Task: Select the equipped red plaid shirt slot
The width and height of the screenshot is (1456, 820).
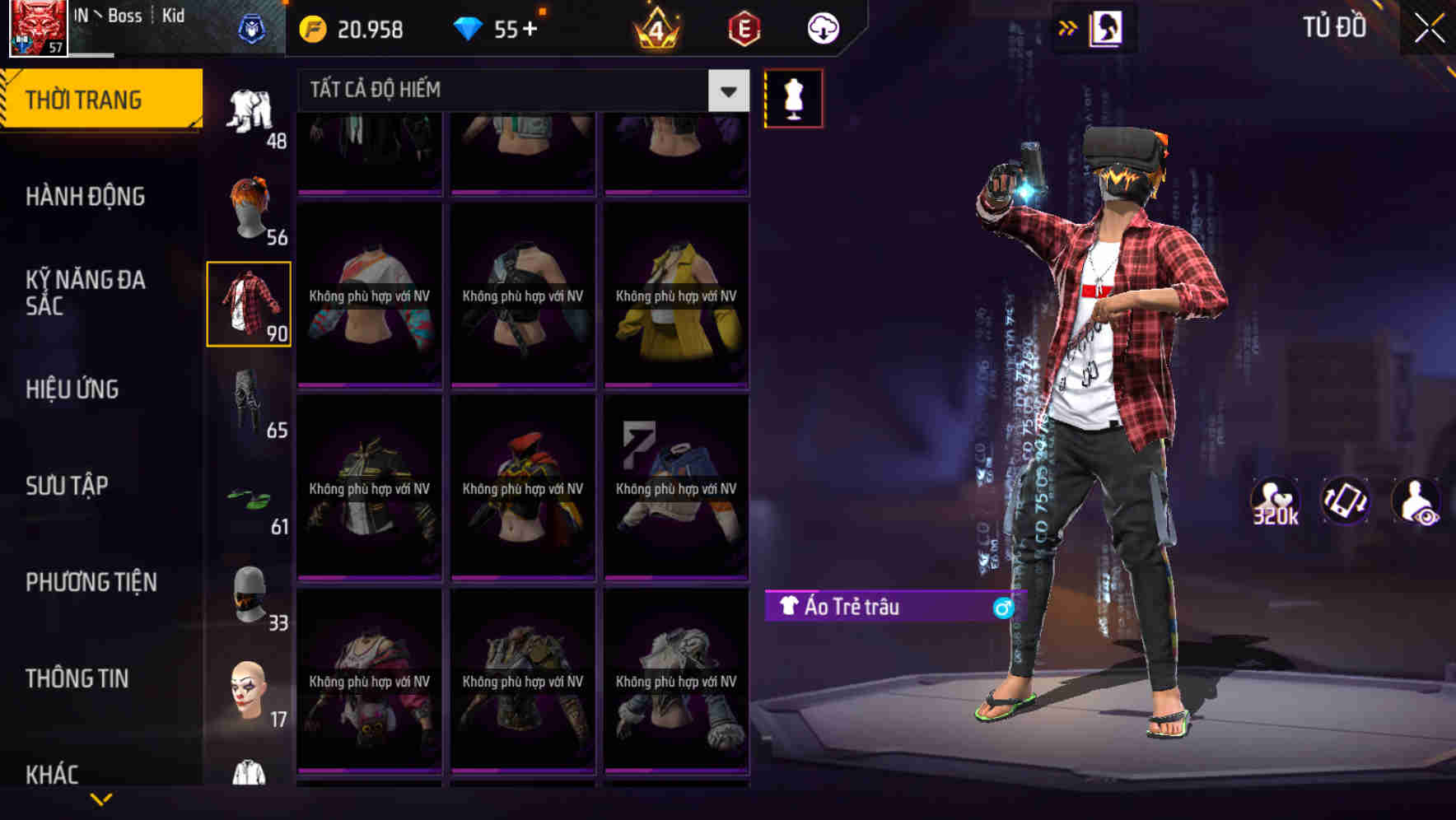Action: point(249,303)
